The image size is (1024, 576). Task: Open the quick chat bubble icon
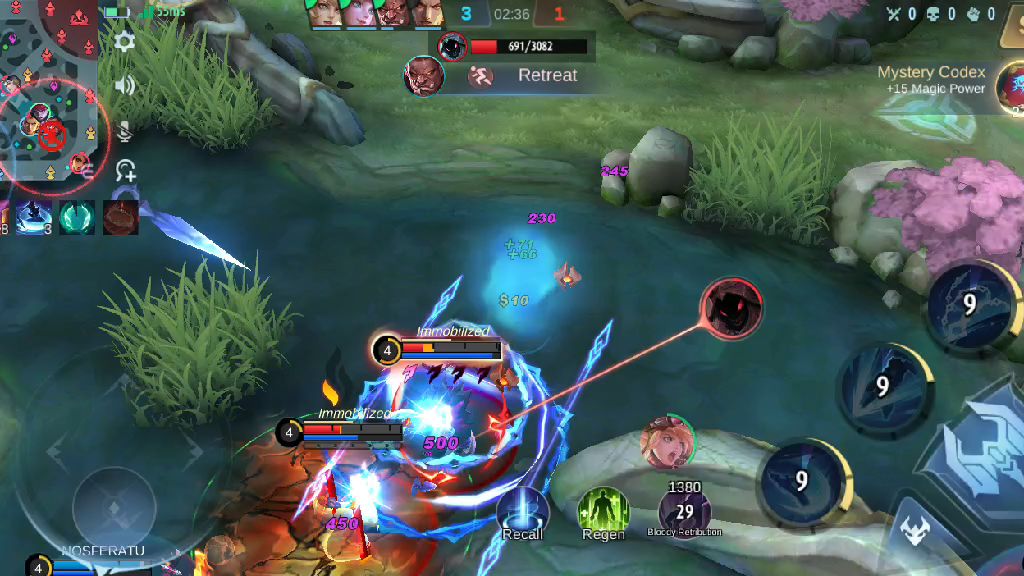coord(125,170)
